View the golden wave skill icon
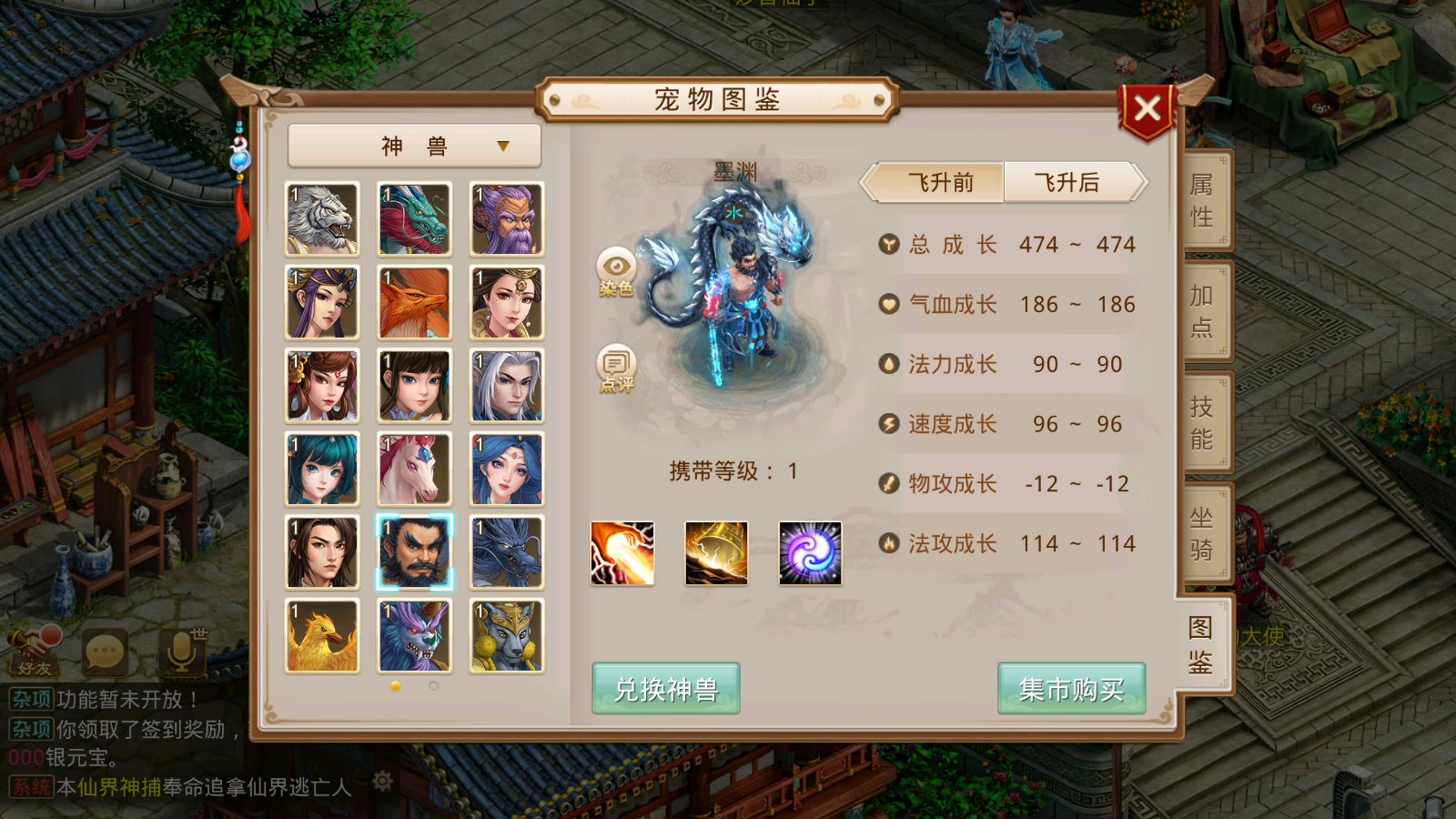The width and height of the screenshot is (1456, 819). (x=717, y=553)
